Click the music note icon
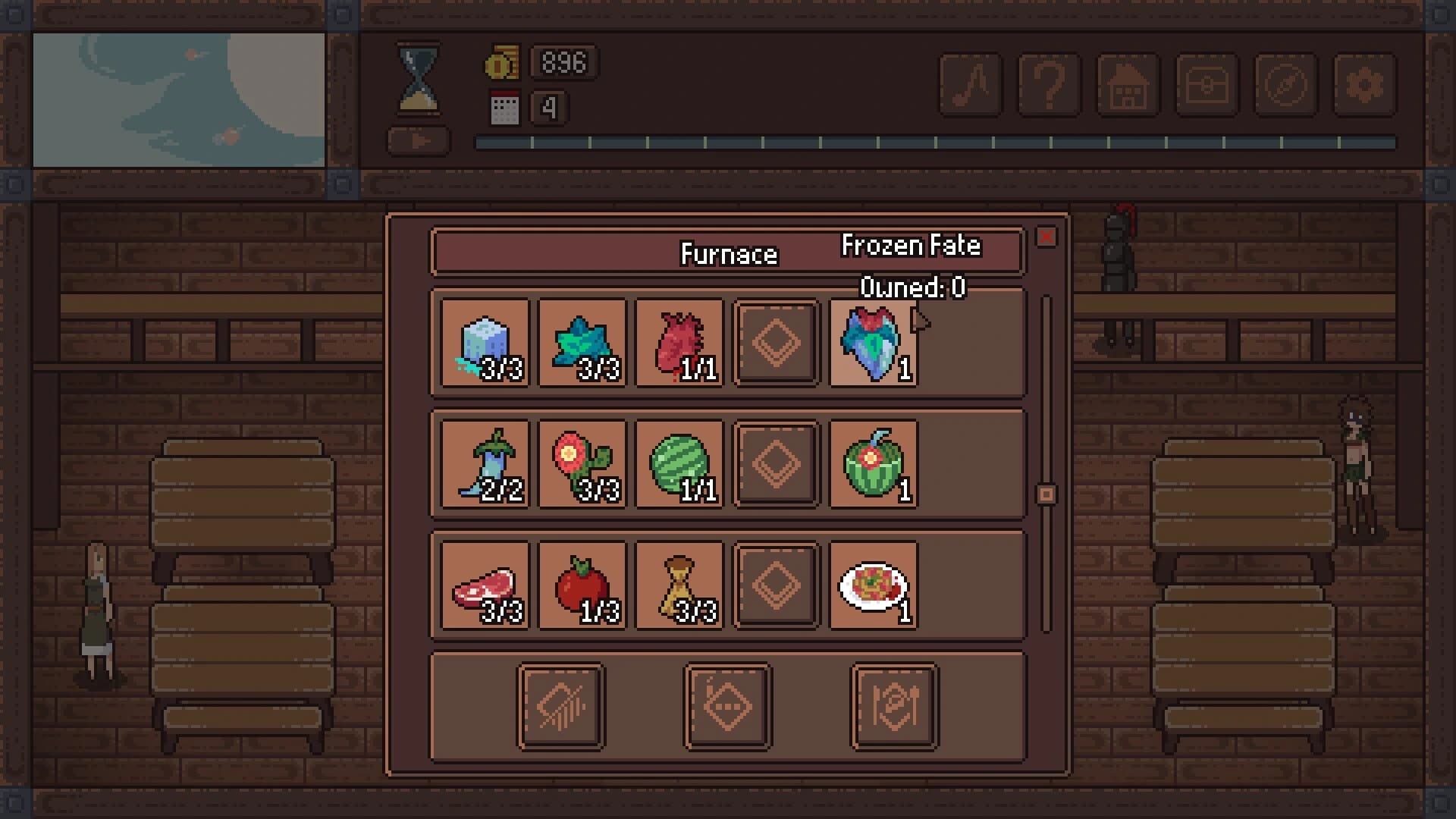Screen dimensions: 1456x819 [x=969, y=86]
